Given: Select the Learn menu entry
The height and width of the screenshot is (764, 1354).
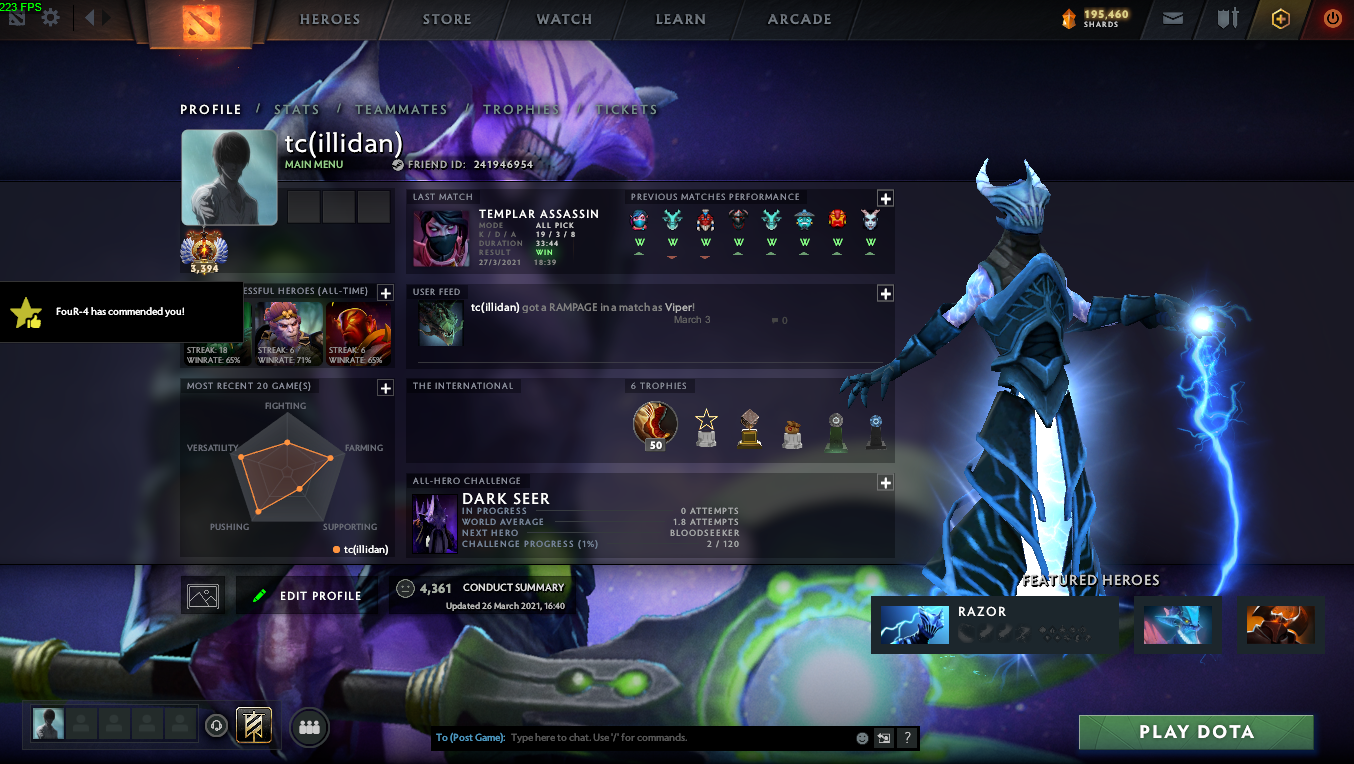Looking at the screenshot, I should coord(681,19).
